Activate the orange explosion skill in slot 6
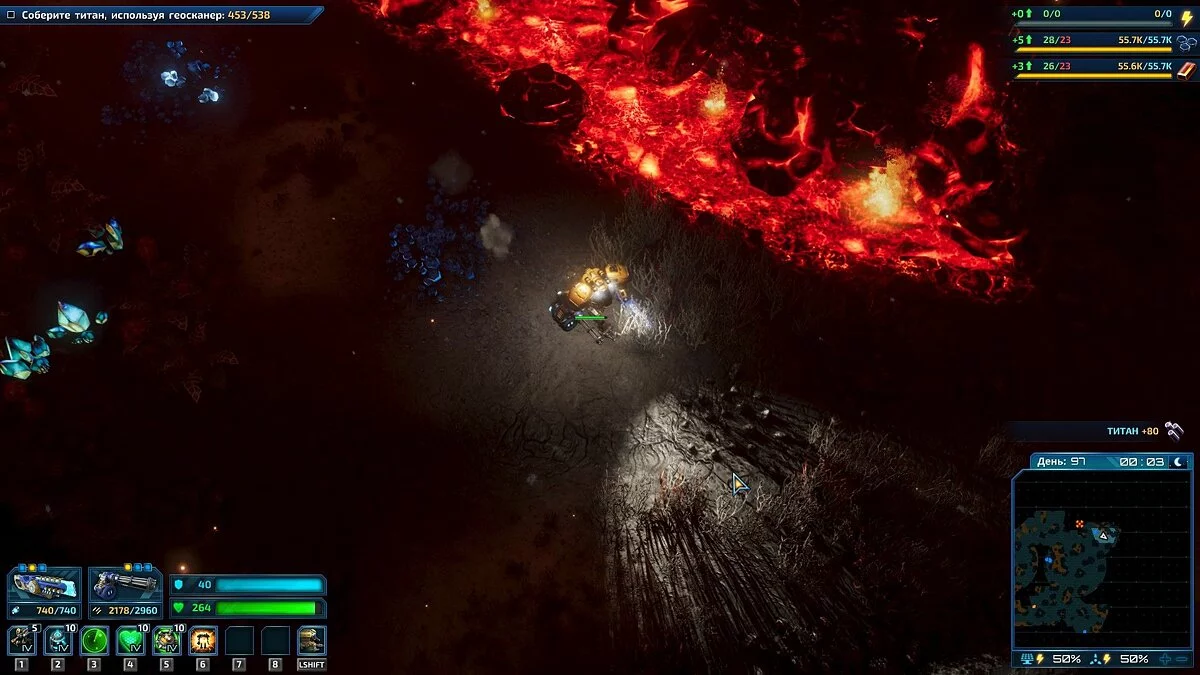Screen dimensions: 1200x675 [203, 640]
